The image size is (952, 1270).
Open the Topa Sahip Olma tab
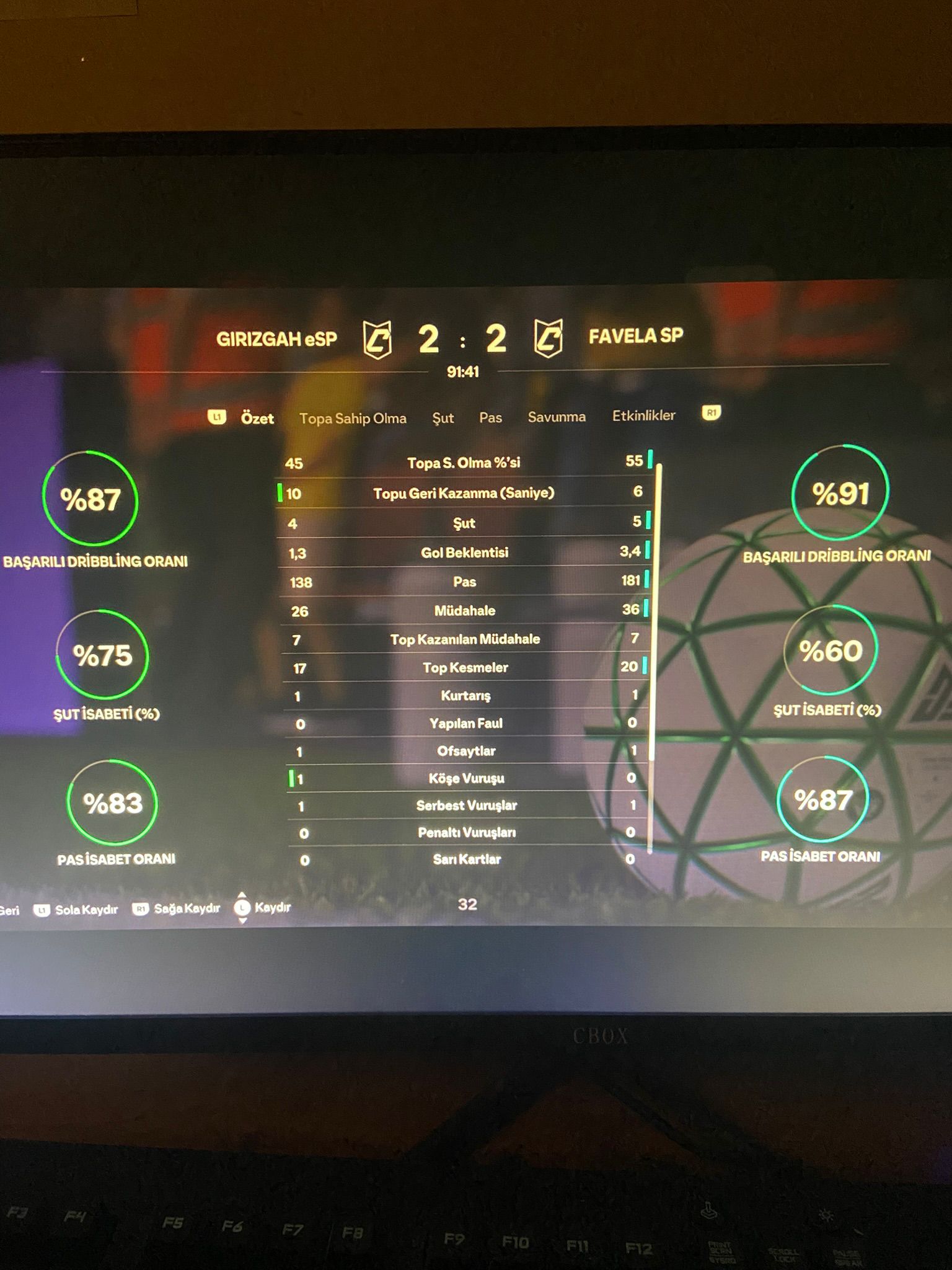[x=353, y=419]
